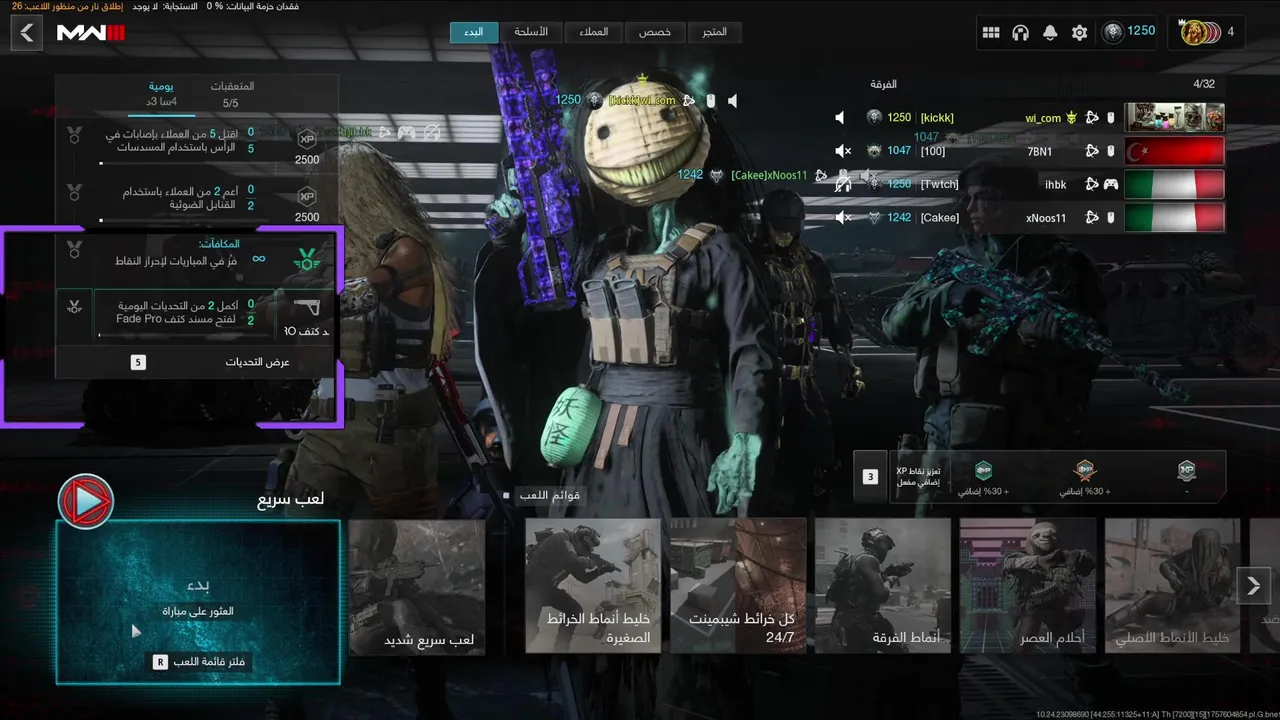Switch to the يومية challenges tab
The image size is (1280, 720).
(x=162, y=94)
